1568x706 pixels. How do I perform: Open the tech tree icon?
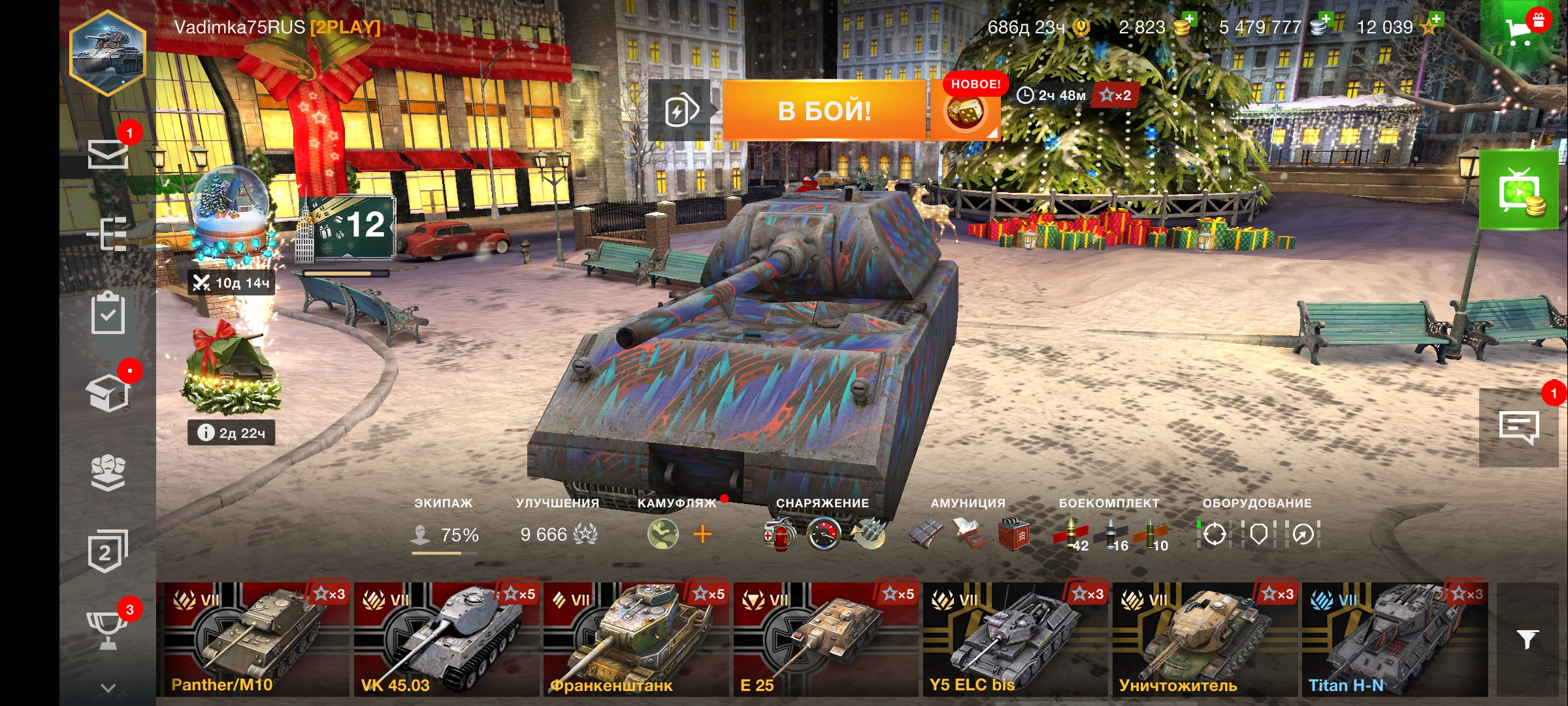click(108, 234)
